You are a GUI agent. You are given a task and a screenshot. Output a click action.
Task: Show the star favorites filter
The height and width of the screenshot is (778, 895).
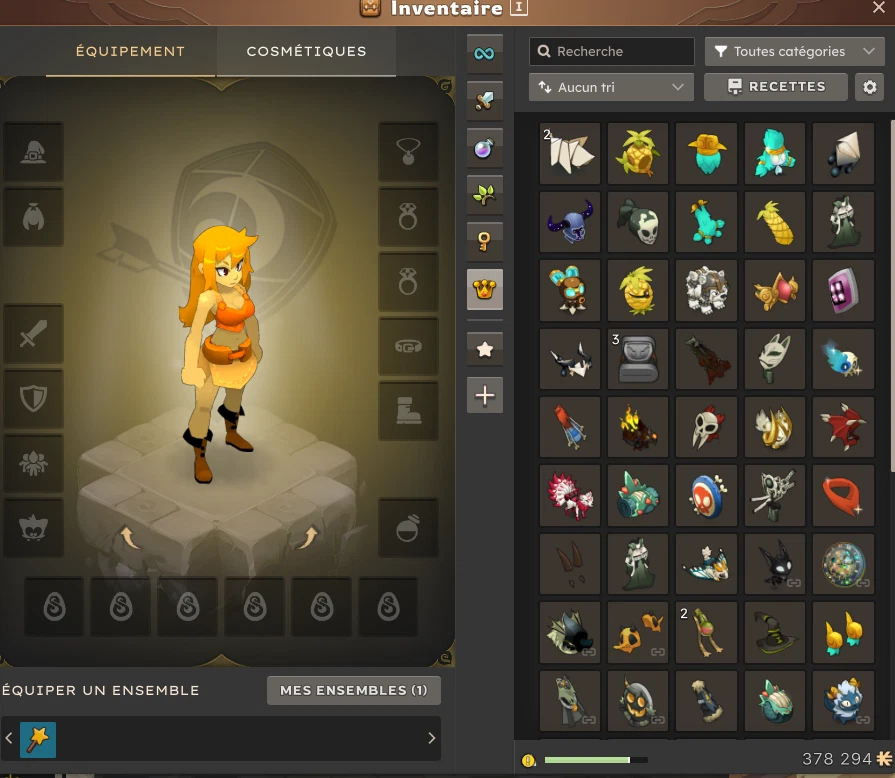pos(485,349)
